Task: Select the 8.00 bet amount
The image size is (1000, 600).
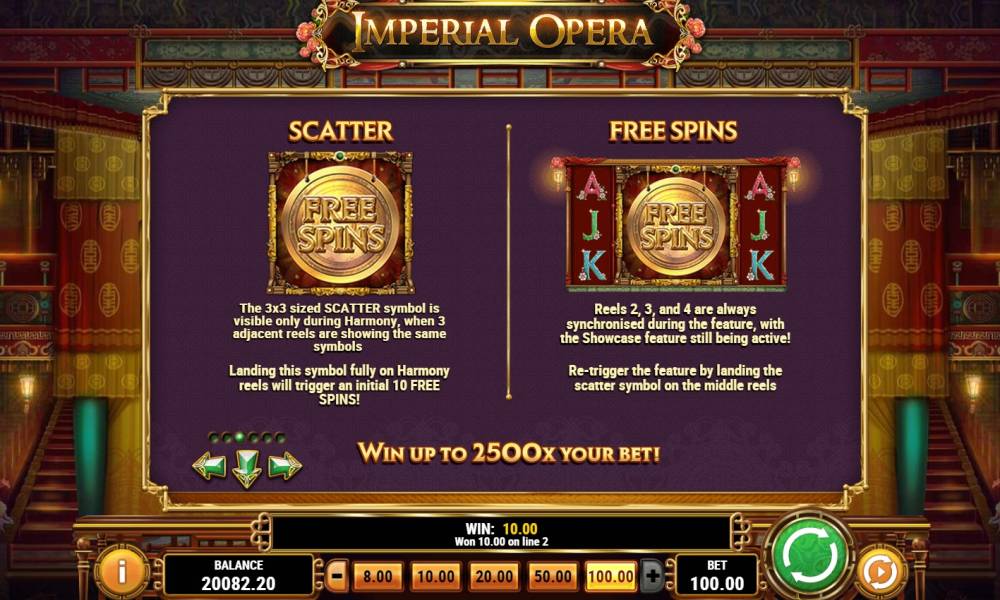Action: [377, 576]
